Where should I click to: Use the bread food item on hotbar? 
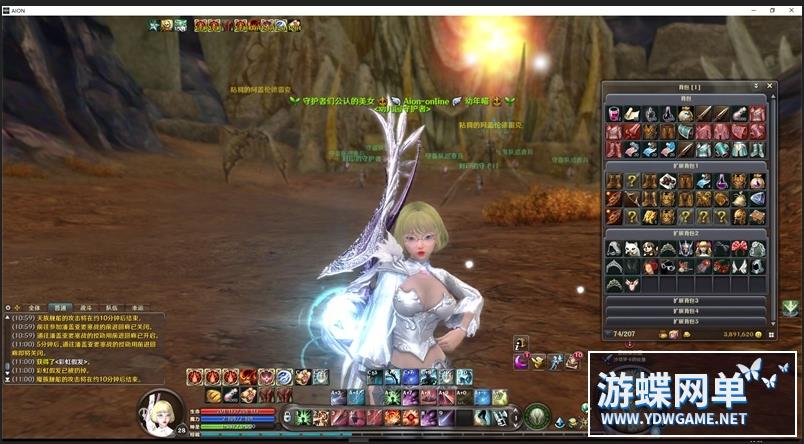214,396
